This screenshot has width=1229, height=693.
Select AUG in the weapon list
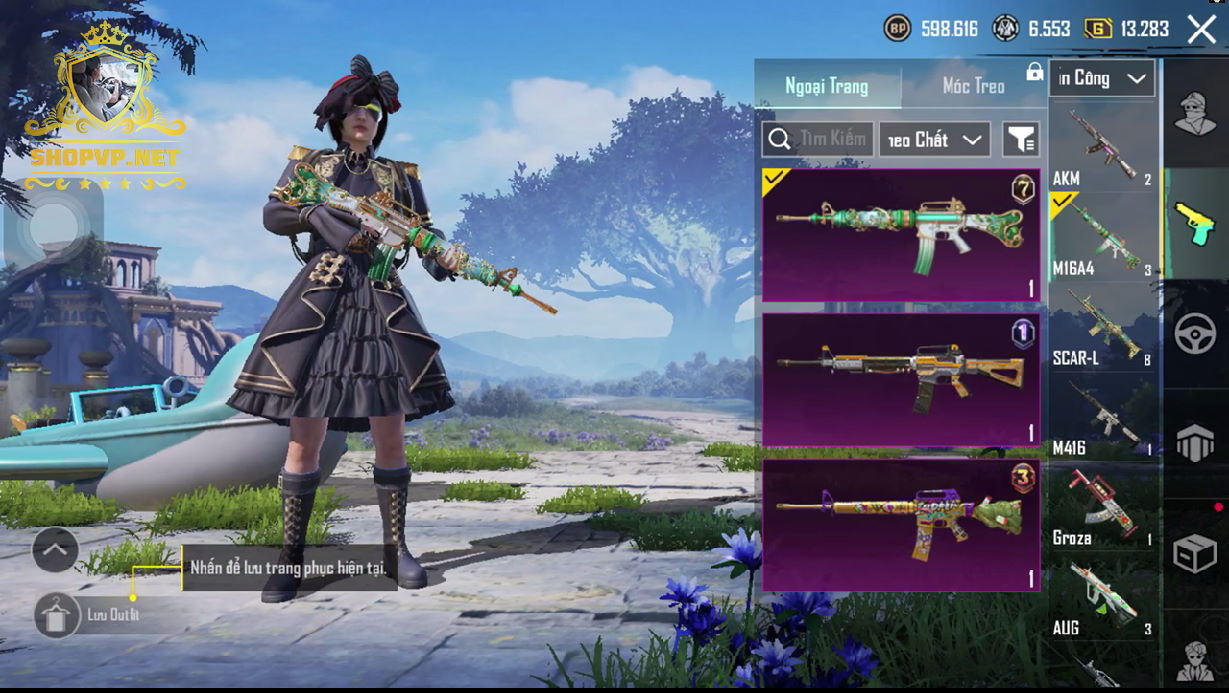(1102, 597)
